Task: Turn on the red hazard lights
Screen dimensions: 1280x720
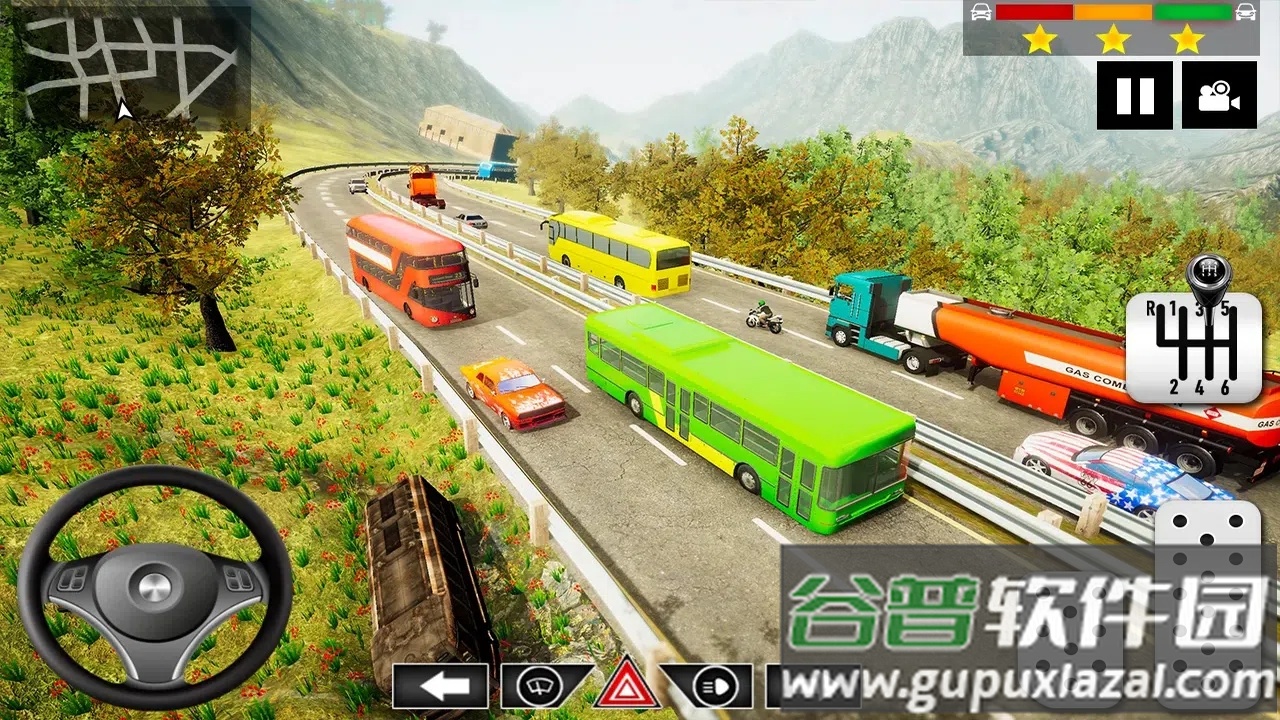Action: coord(627,684)
